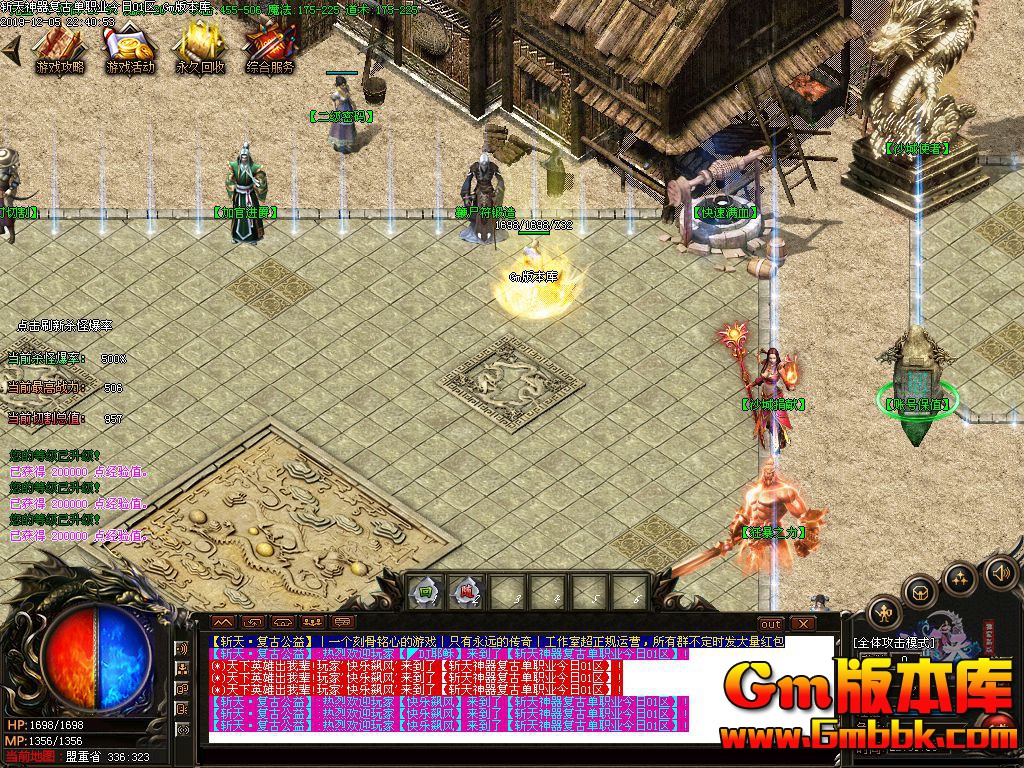Click the 点击刷新杀怪爆率 refresh text

point(65,326)
